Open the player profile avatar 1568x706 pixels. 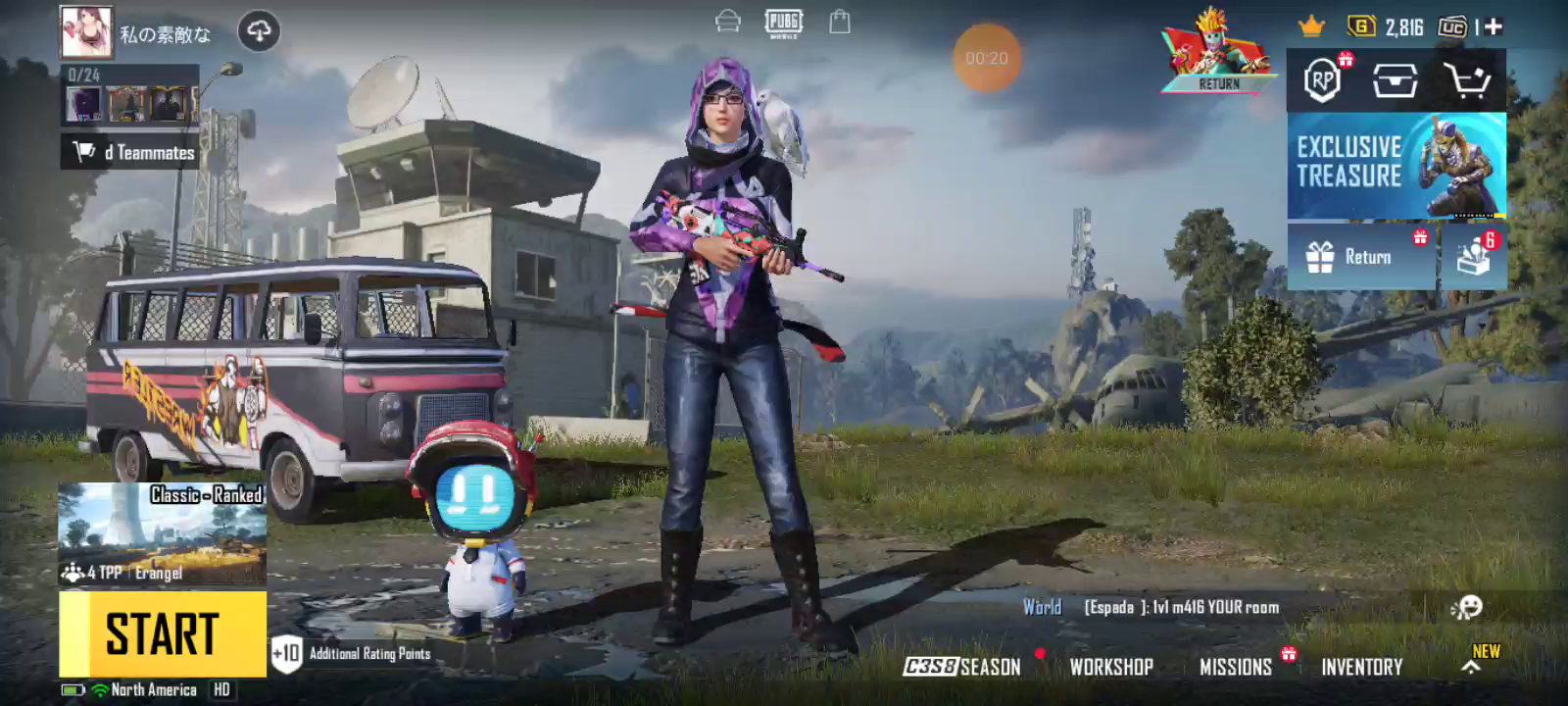(86, 31)
